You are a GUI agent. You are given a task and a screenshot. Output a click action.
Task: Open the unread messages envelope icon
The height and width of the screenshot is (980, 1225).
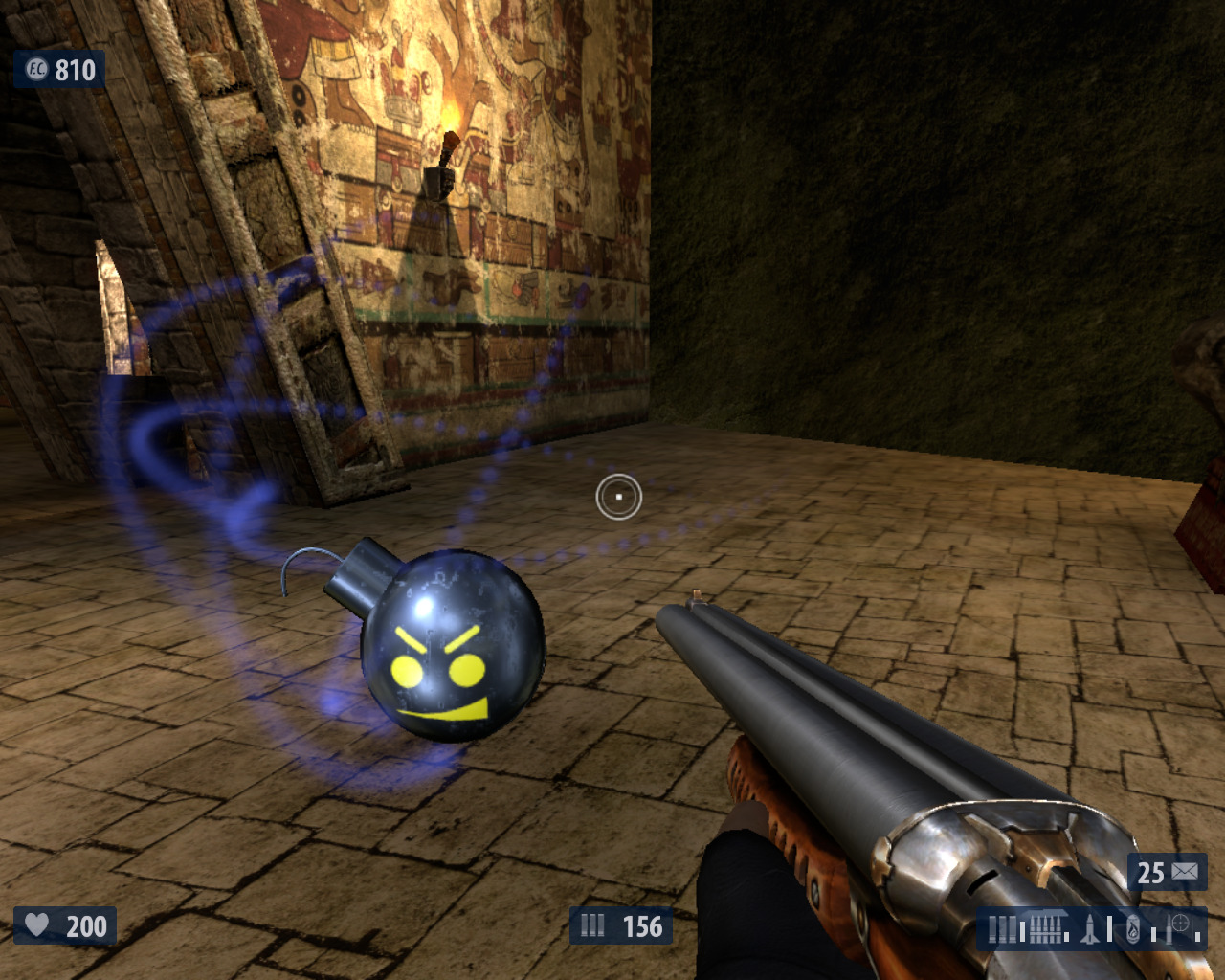(x=1184, y=872)
